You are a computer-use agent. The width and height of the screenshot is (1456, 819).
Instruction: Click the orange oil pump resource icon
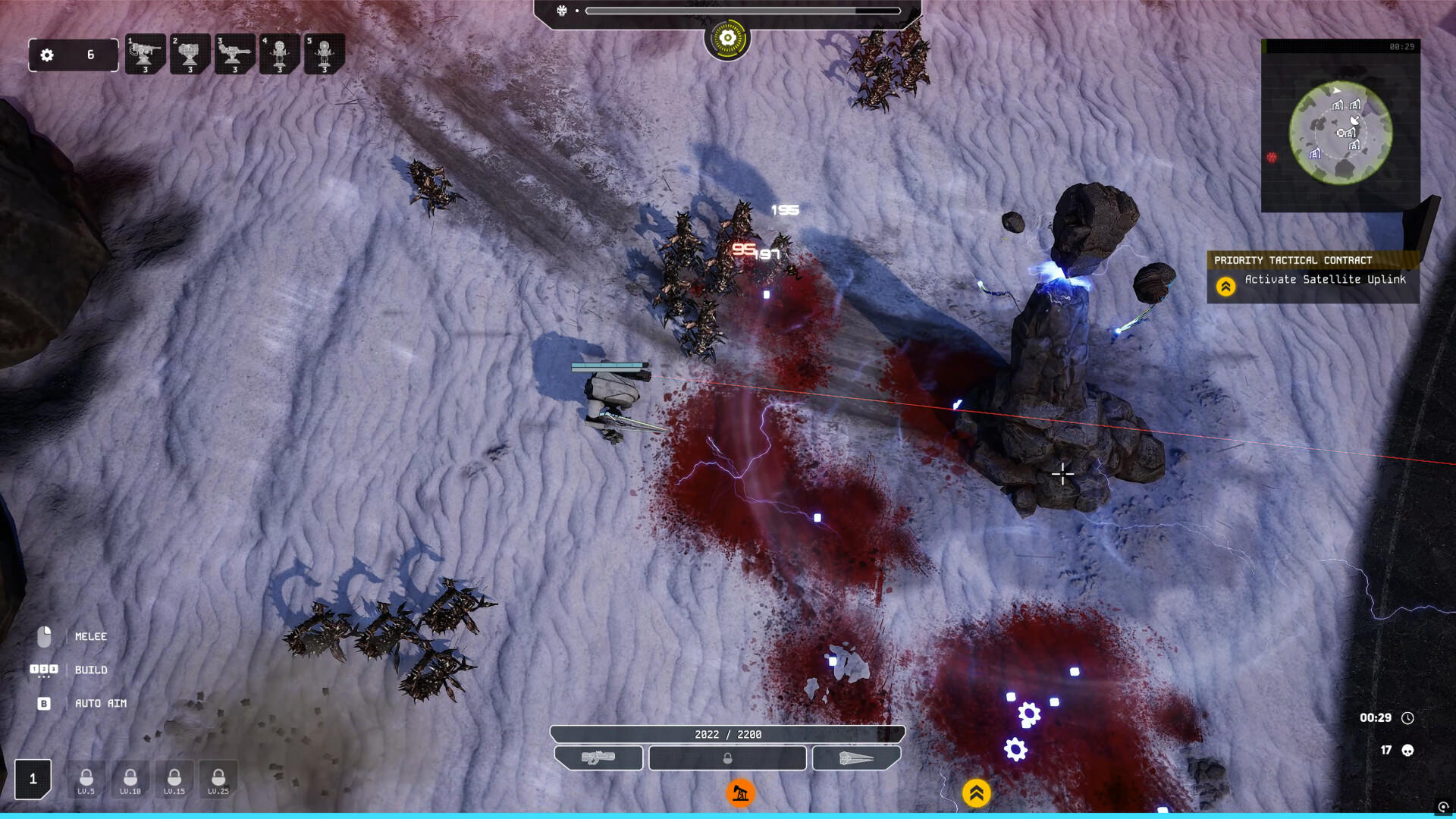point(739,792)
